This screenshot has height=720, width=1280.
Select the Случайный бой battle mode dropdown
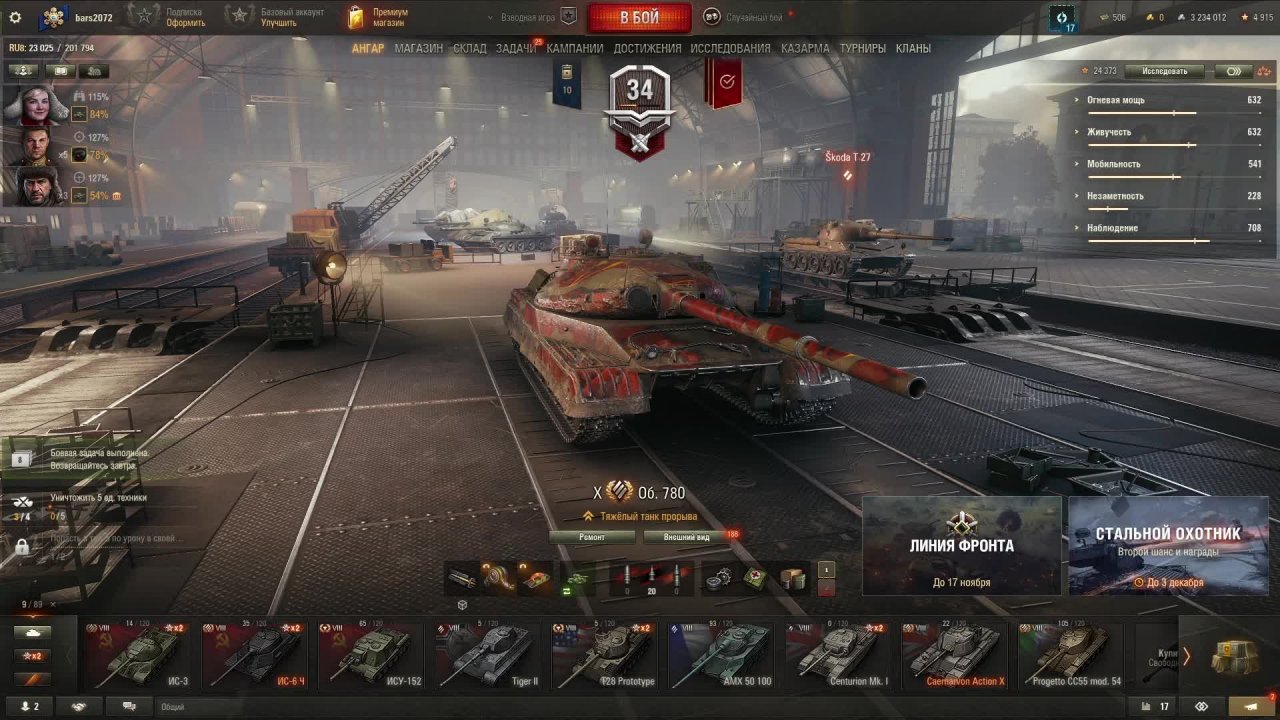coord(745,17)
